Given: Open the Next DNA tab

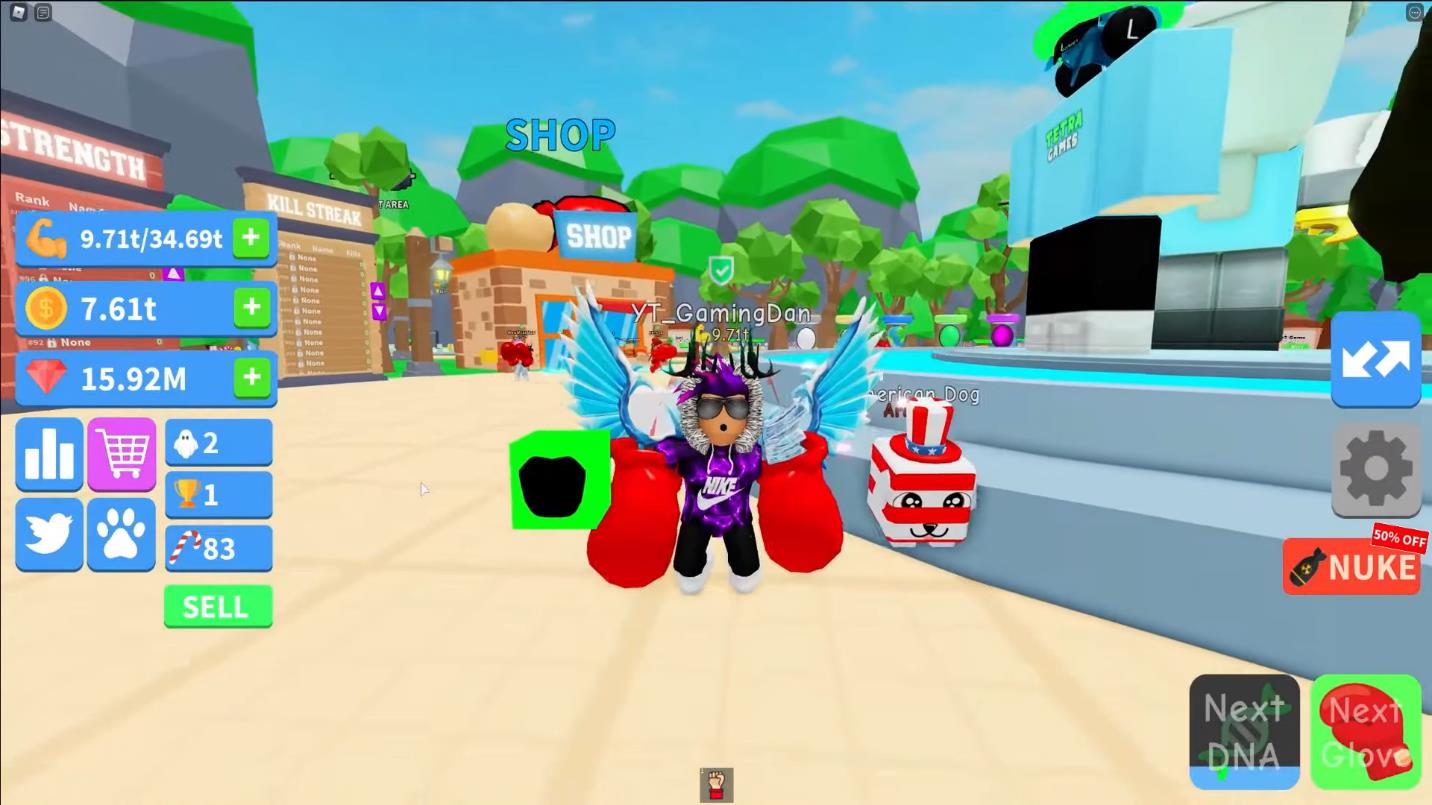Looking at the screenshot, I should coord(1244,731).
